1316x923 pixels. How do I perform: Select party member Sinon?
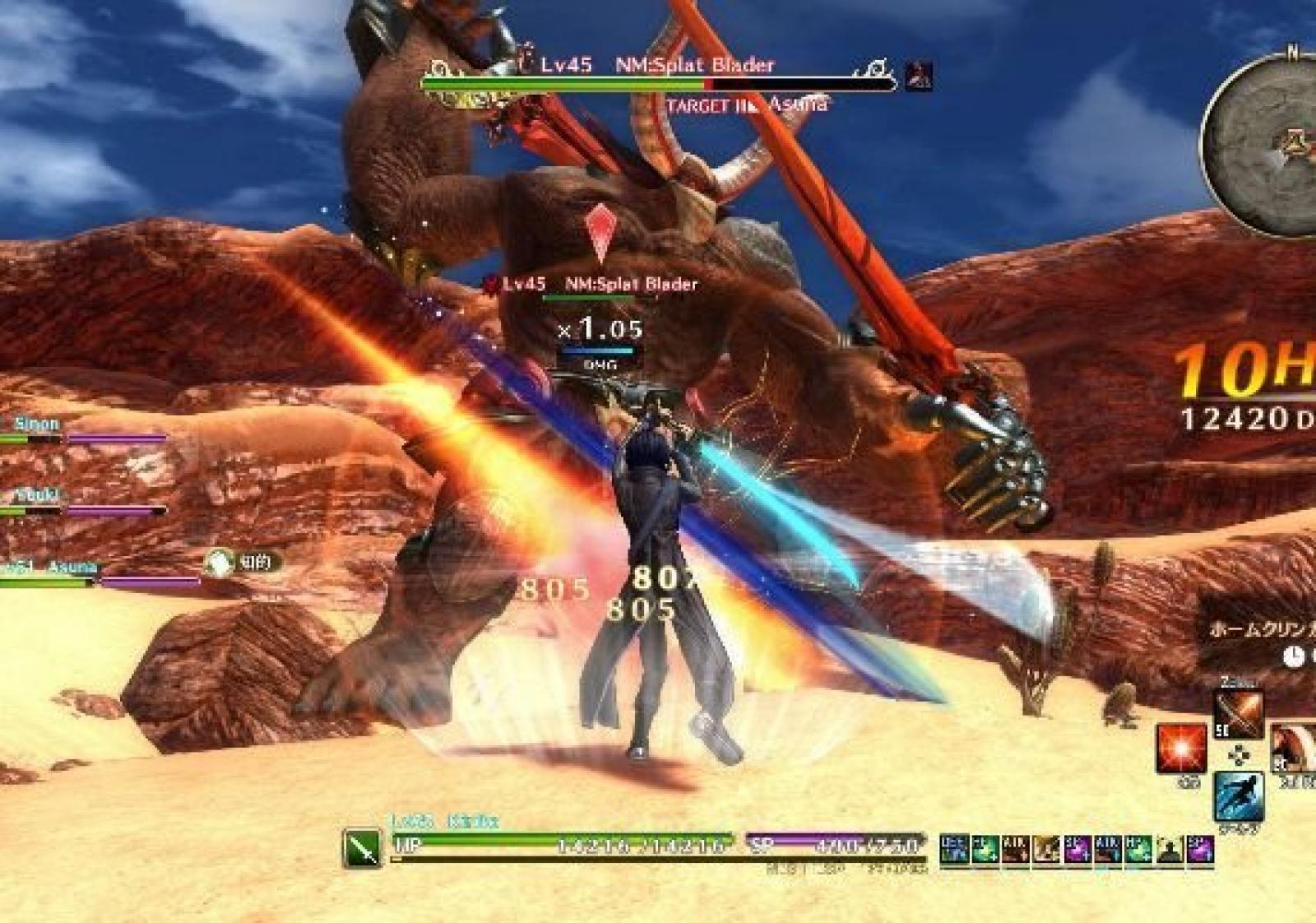pos(37,424)
